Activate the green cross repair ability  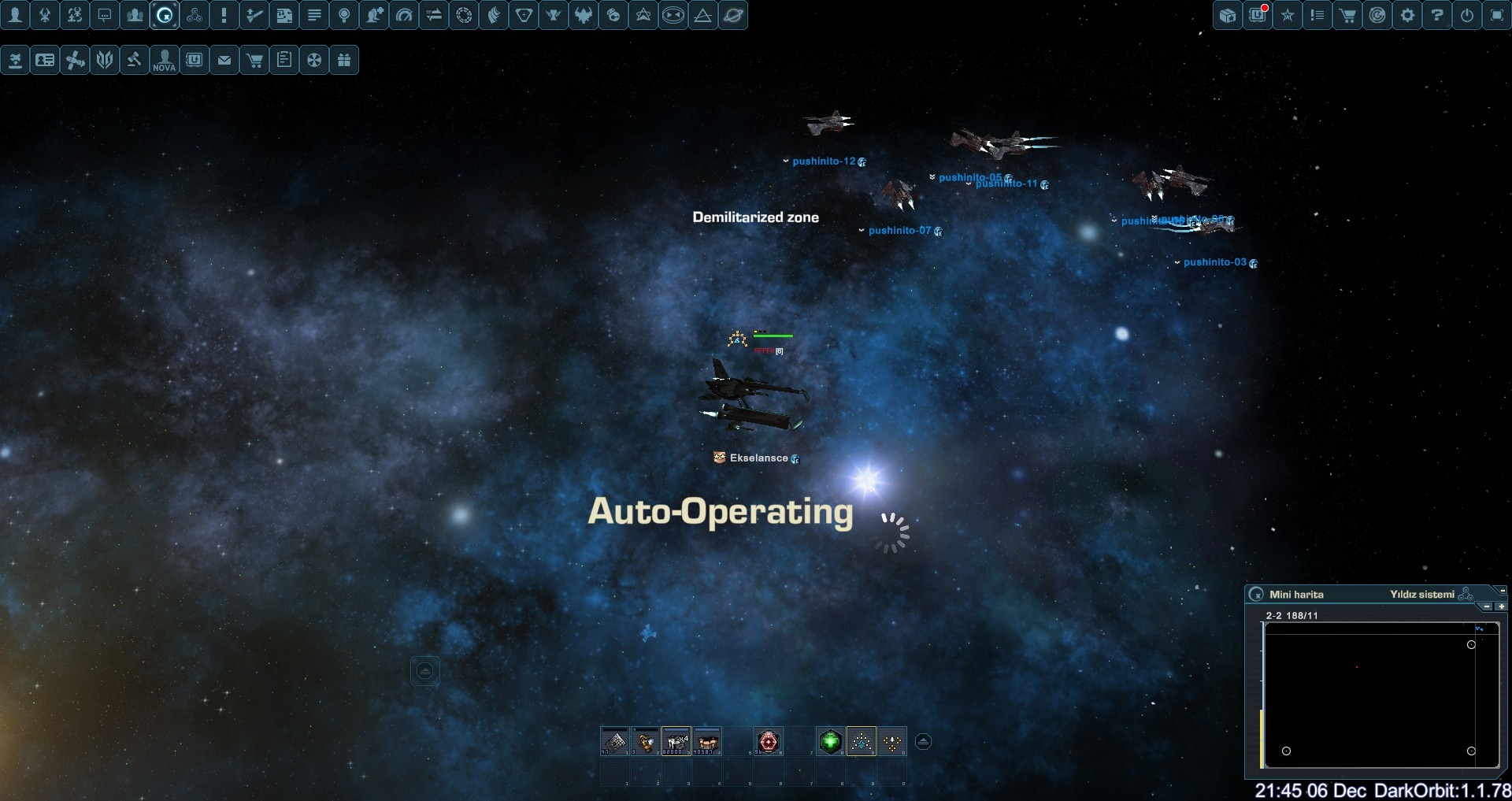830,741
